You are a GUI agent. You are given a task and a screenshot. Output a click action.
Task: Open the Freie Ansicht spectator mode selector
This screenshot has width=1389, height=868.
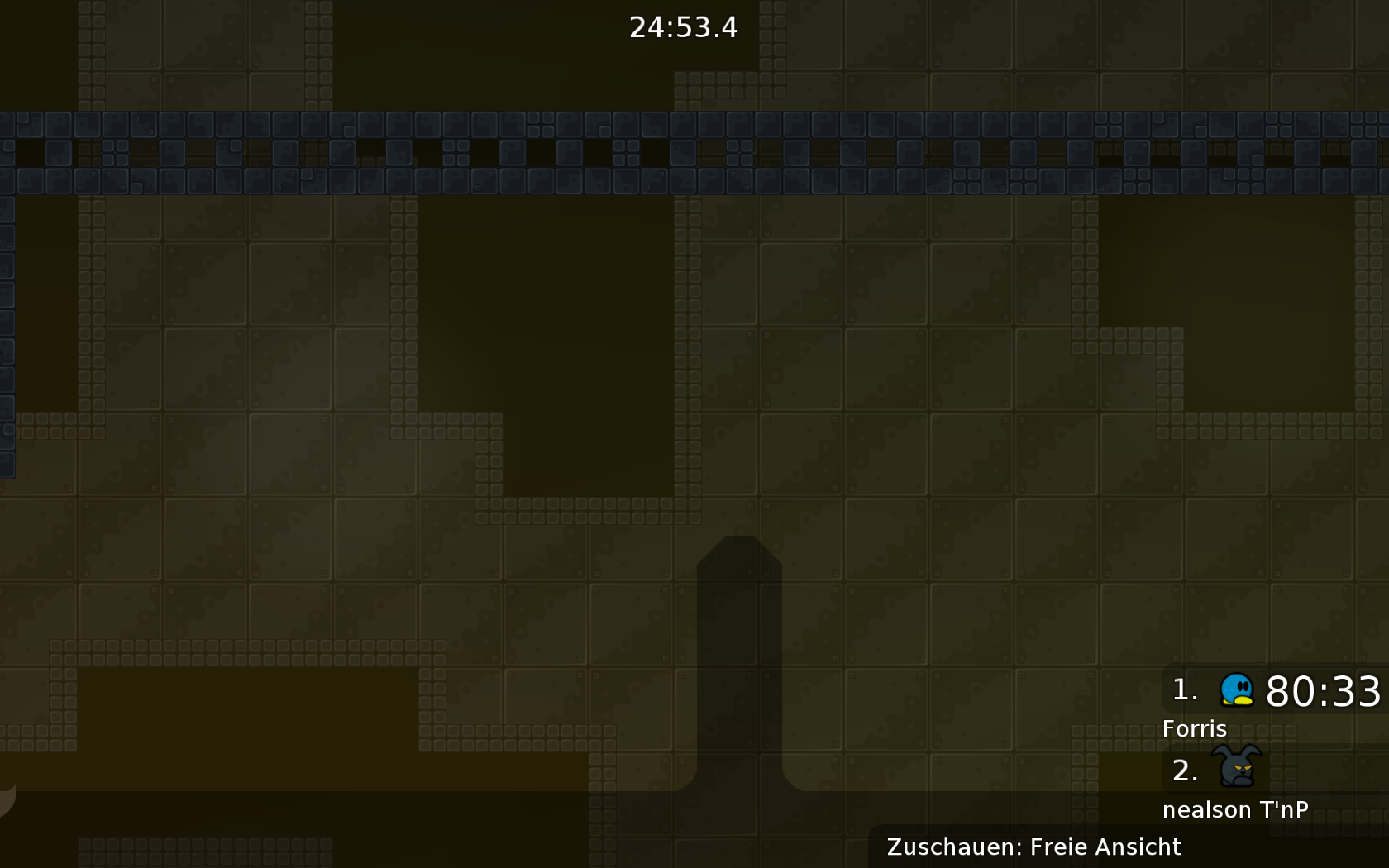tap(1105, 847)
